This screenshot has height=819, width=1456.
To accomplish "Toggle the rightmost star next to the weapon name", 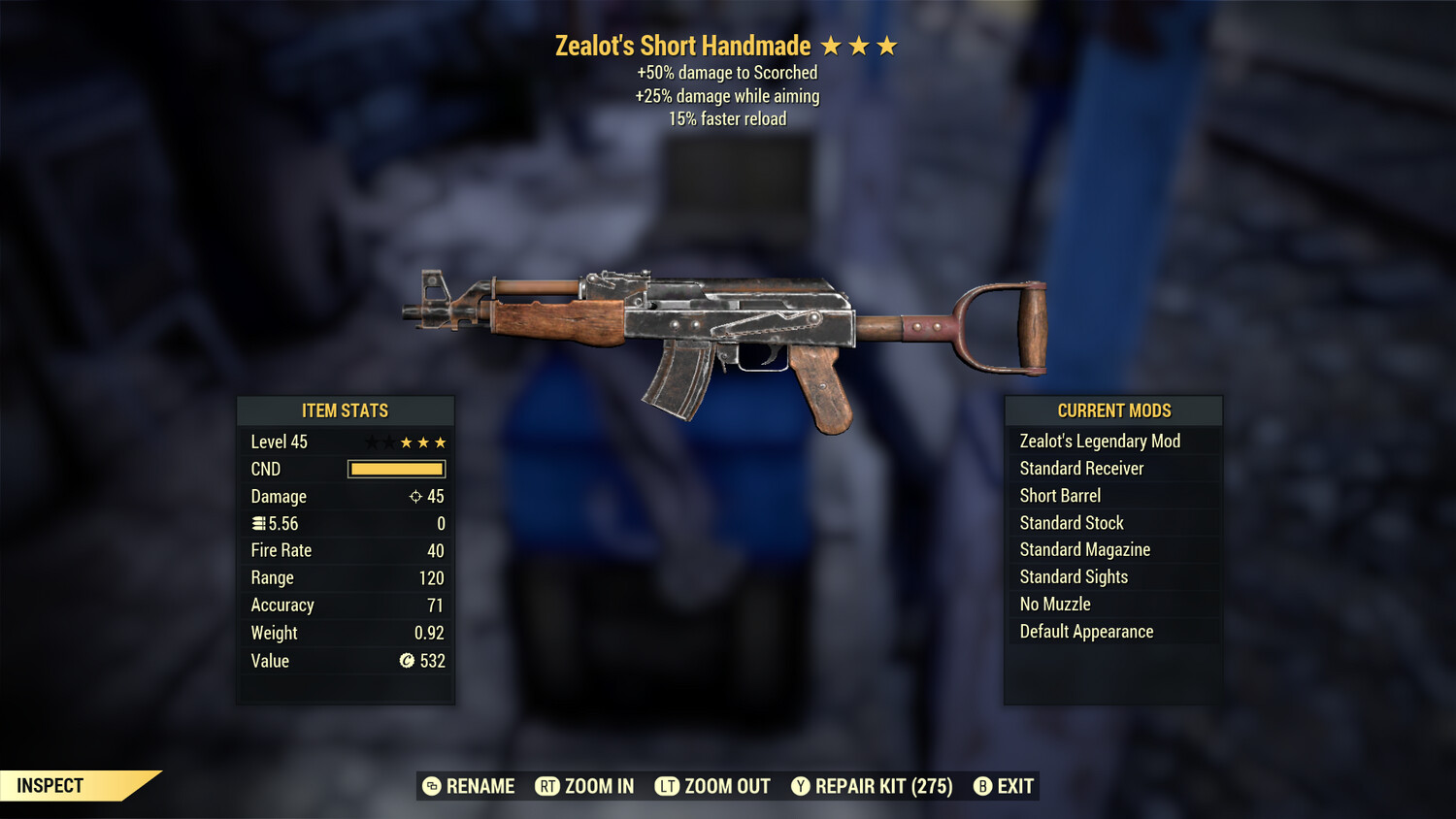I will click(x=888, y=45).
